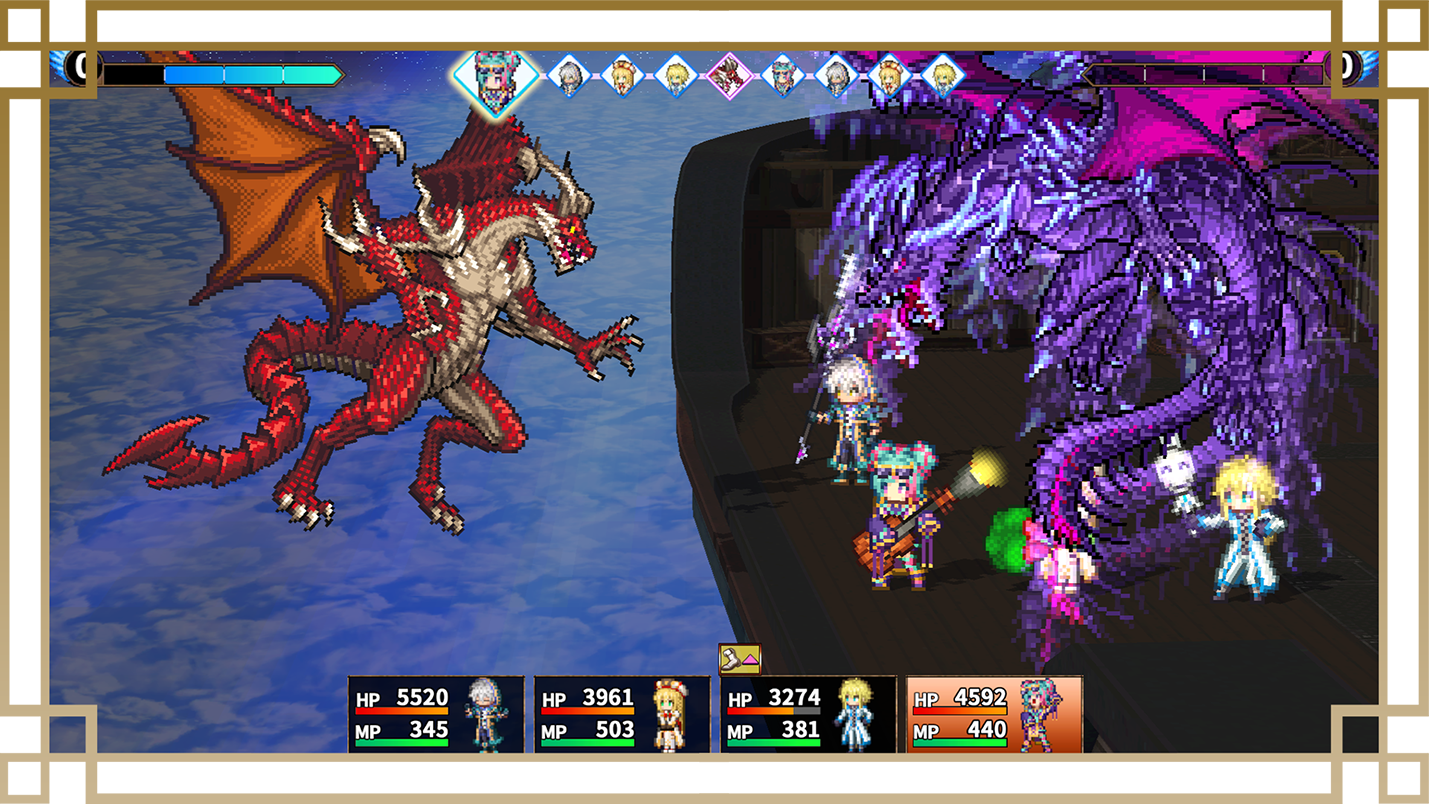Inspect the boot speed-up buff icon
This screenshot has width=1429, height=804.
740,658
